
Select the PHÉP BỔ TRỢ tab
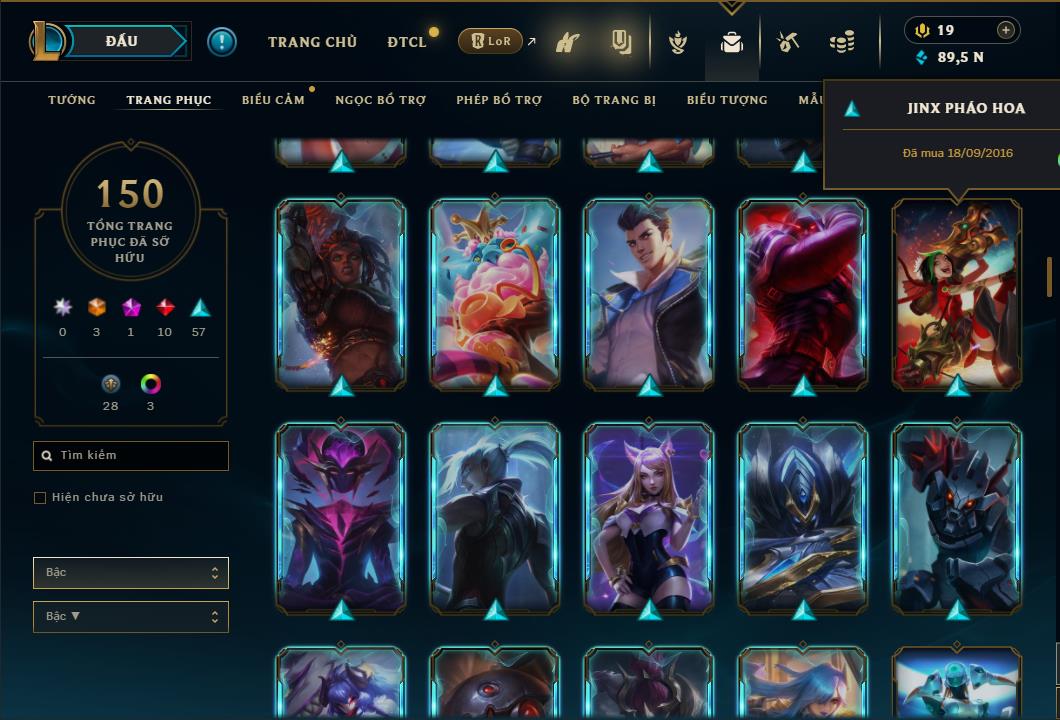[499, 100]
